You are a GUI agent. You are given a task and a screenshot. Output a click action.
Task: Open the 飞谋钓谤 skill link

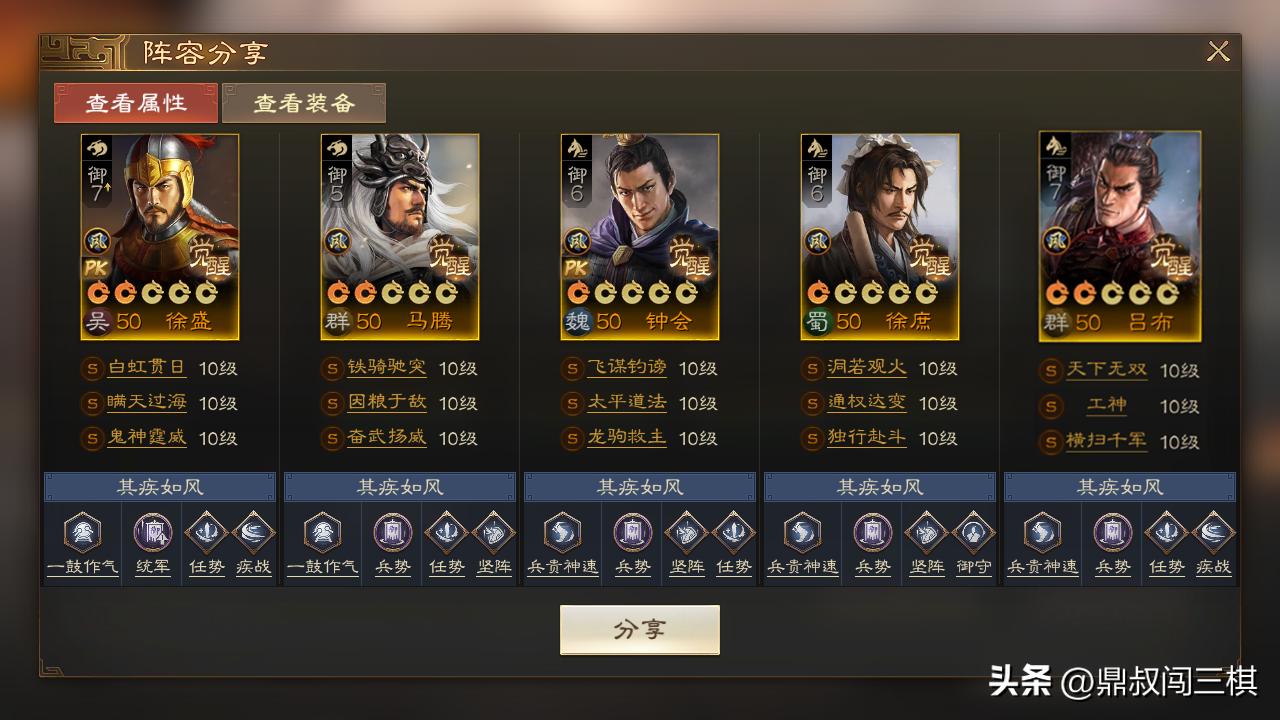point(627,368)
